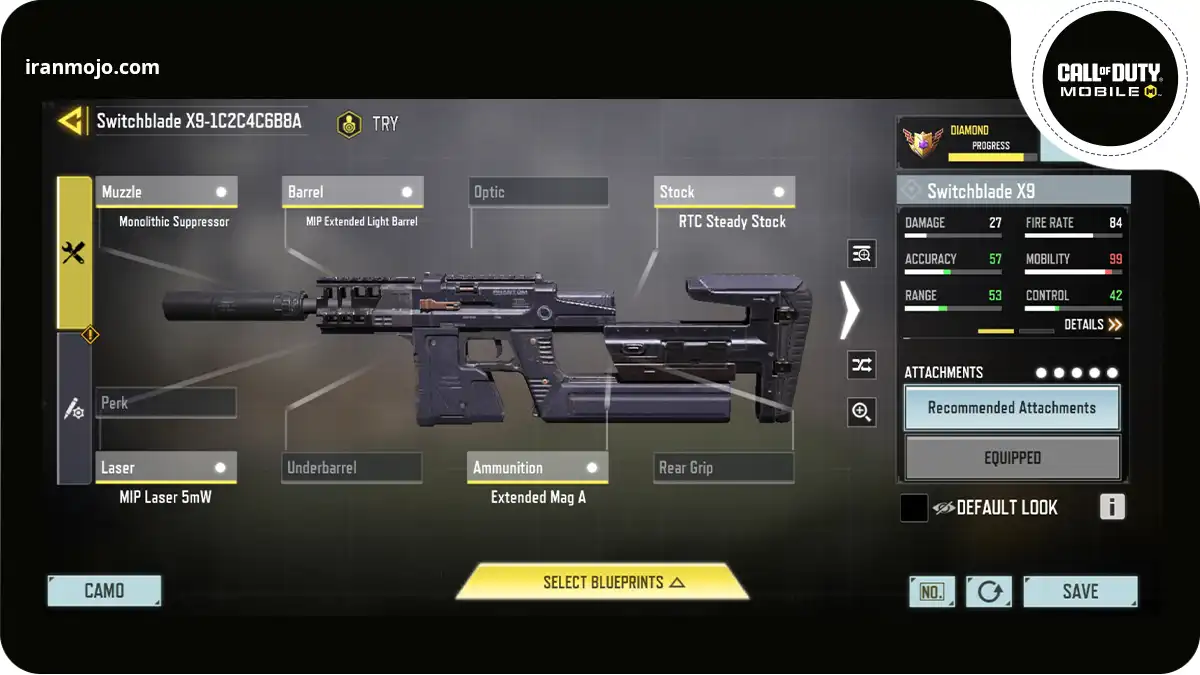Open the Barrel attachment slot
Screen dimensions: 1200x675
pos(353,192)
